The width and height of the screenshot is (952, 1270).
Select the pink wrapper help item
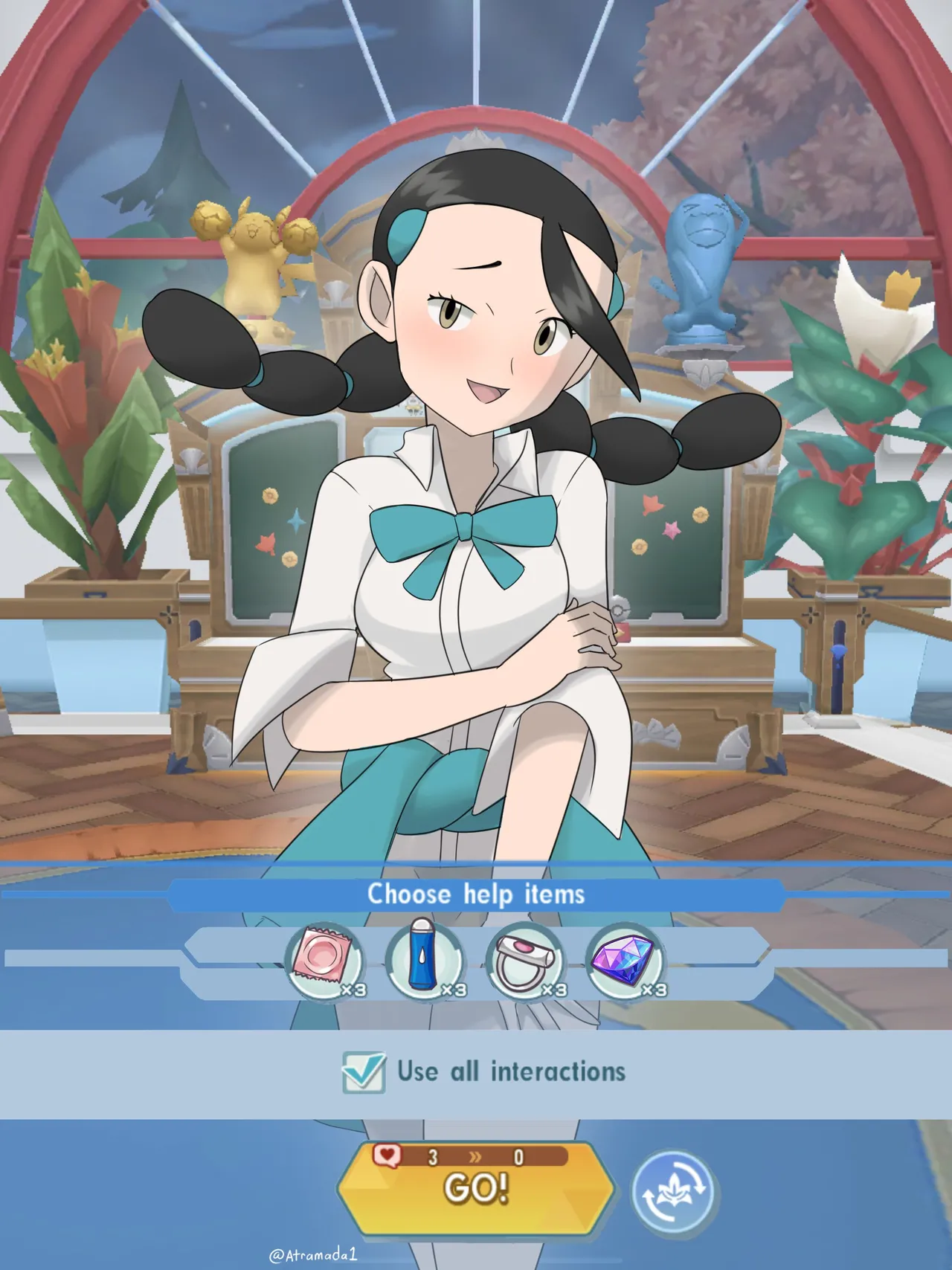325,962
